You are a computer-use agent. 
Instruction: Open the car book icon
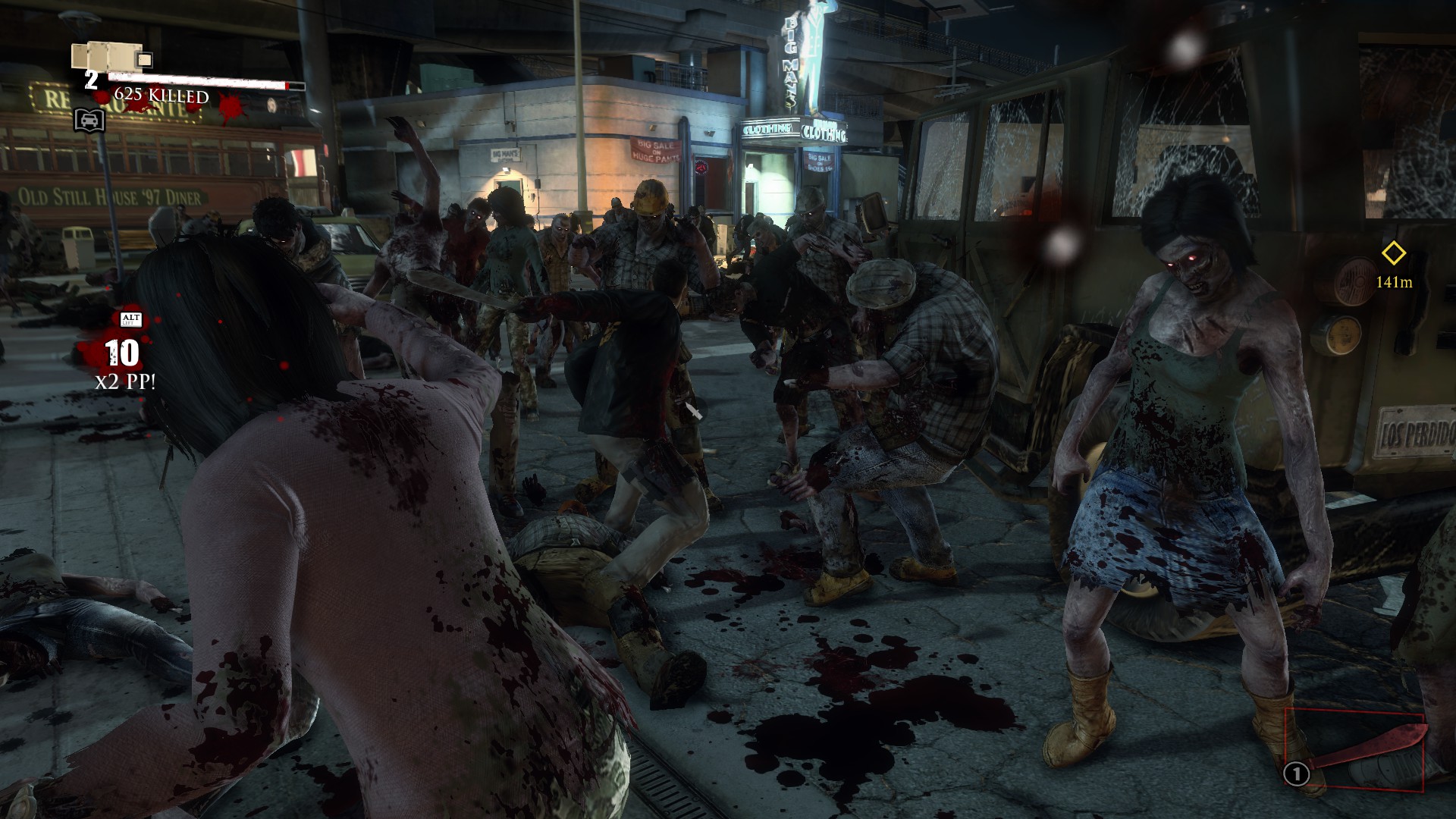click(x=89, y=120)
